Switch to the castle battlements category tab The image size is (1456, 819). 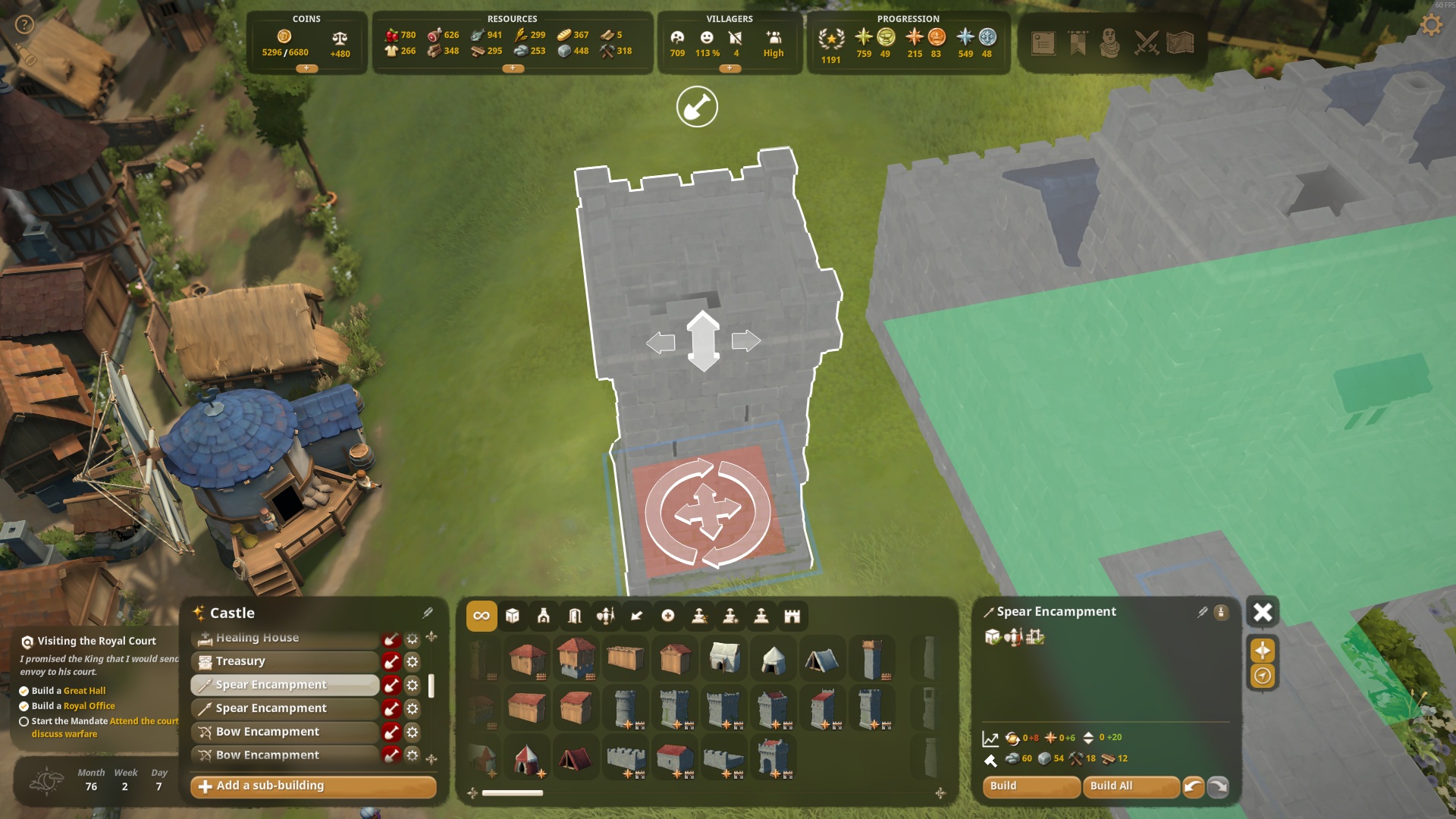point(792,616)
